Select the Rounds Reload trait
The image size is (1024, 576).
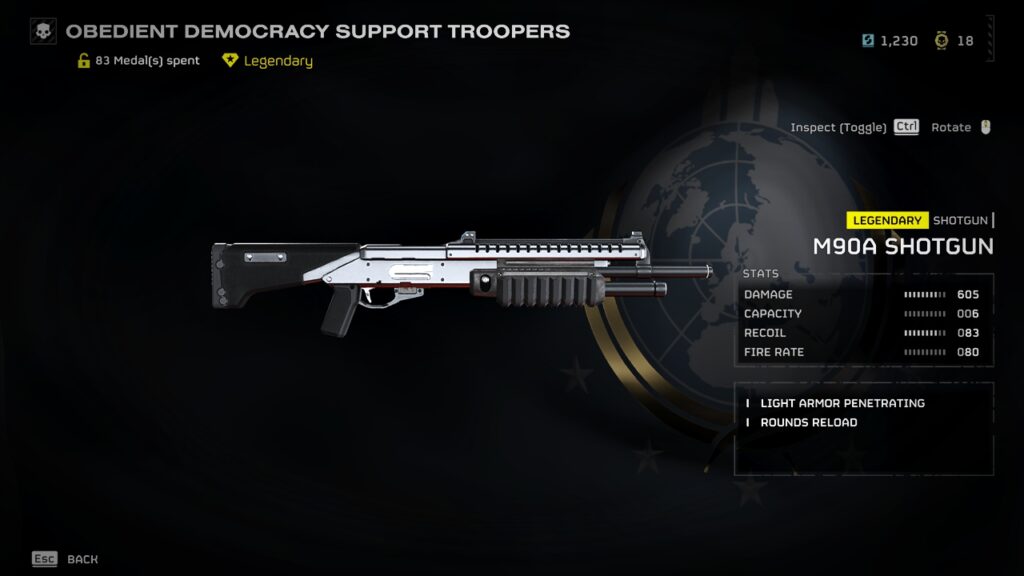coord(808,422)
